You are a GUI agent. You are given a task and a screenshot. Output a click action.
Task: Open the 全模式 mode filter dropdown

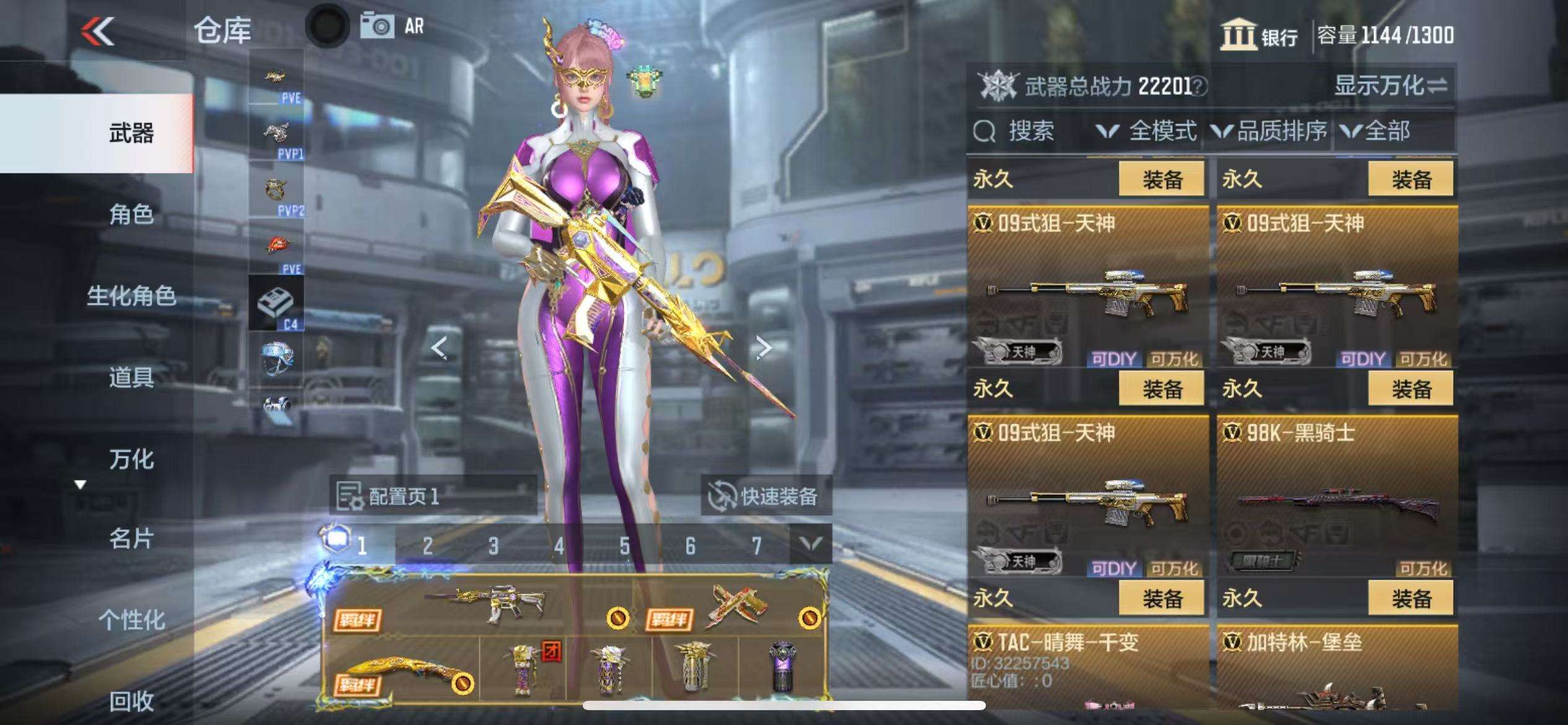1147,131
